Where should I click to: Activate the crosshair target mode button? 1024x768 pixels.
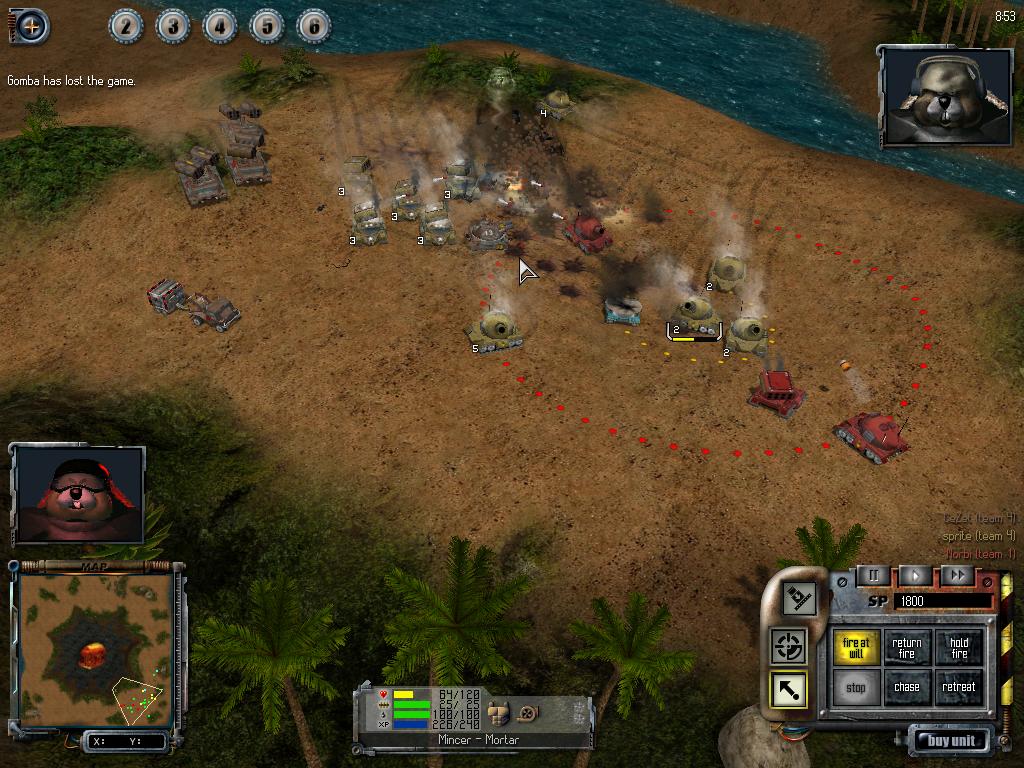[789, 646]
